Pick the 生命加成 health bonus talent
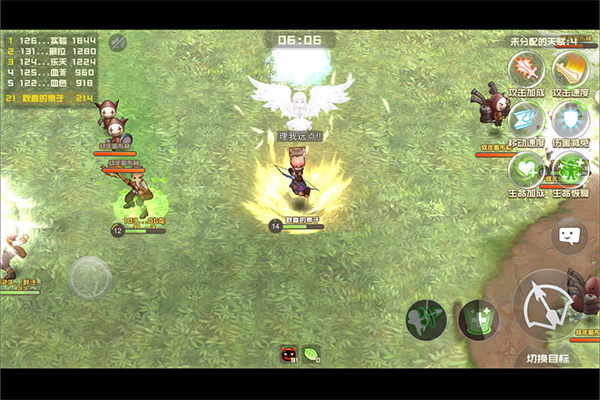Screen dimensions: 600x400 tap(524, 167)
